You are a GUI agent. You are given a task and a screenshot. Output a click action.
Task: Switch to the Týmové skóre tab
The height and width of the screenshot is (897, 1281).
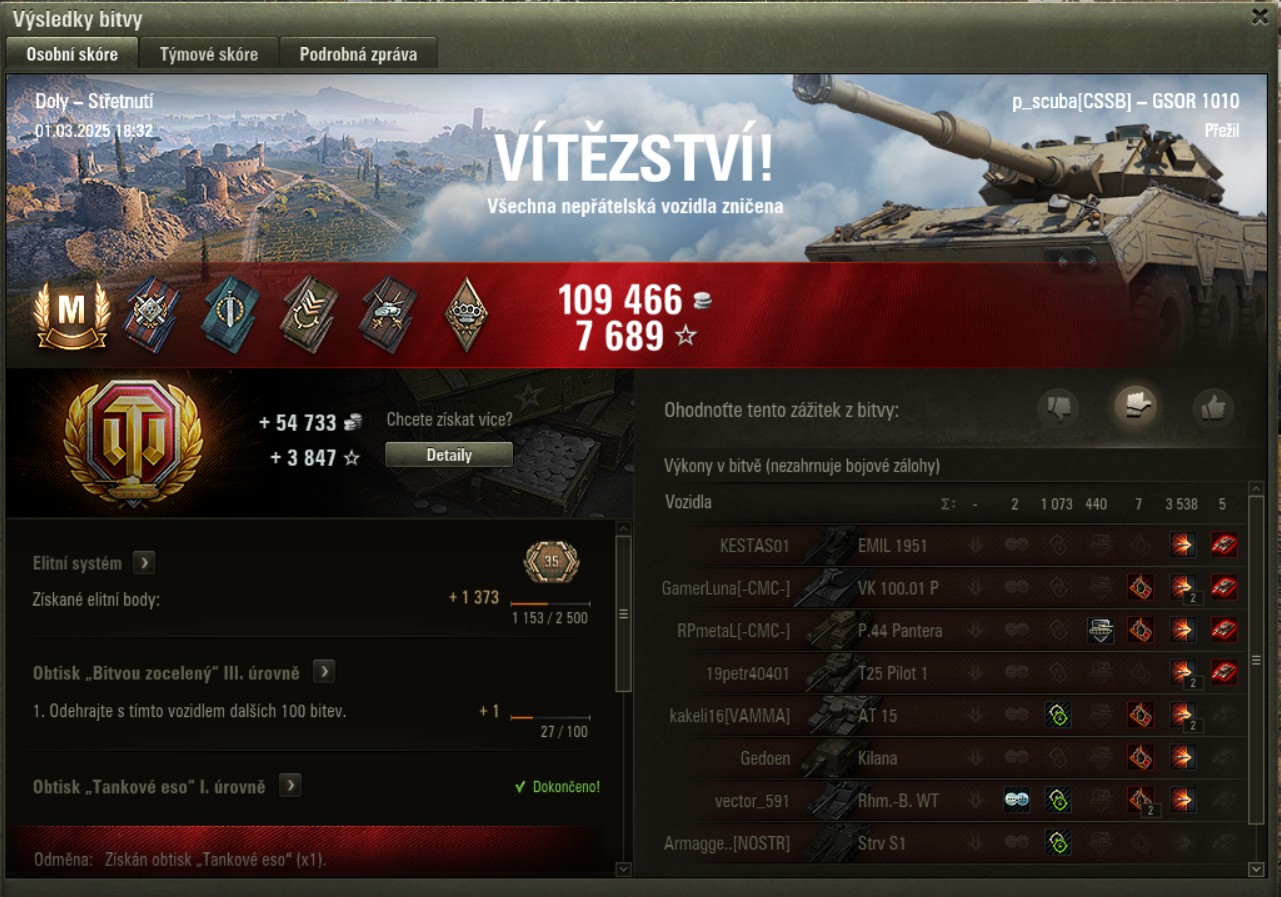click(208, 54)
